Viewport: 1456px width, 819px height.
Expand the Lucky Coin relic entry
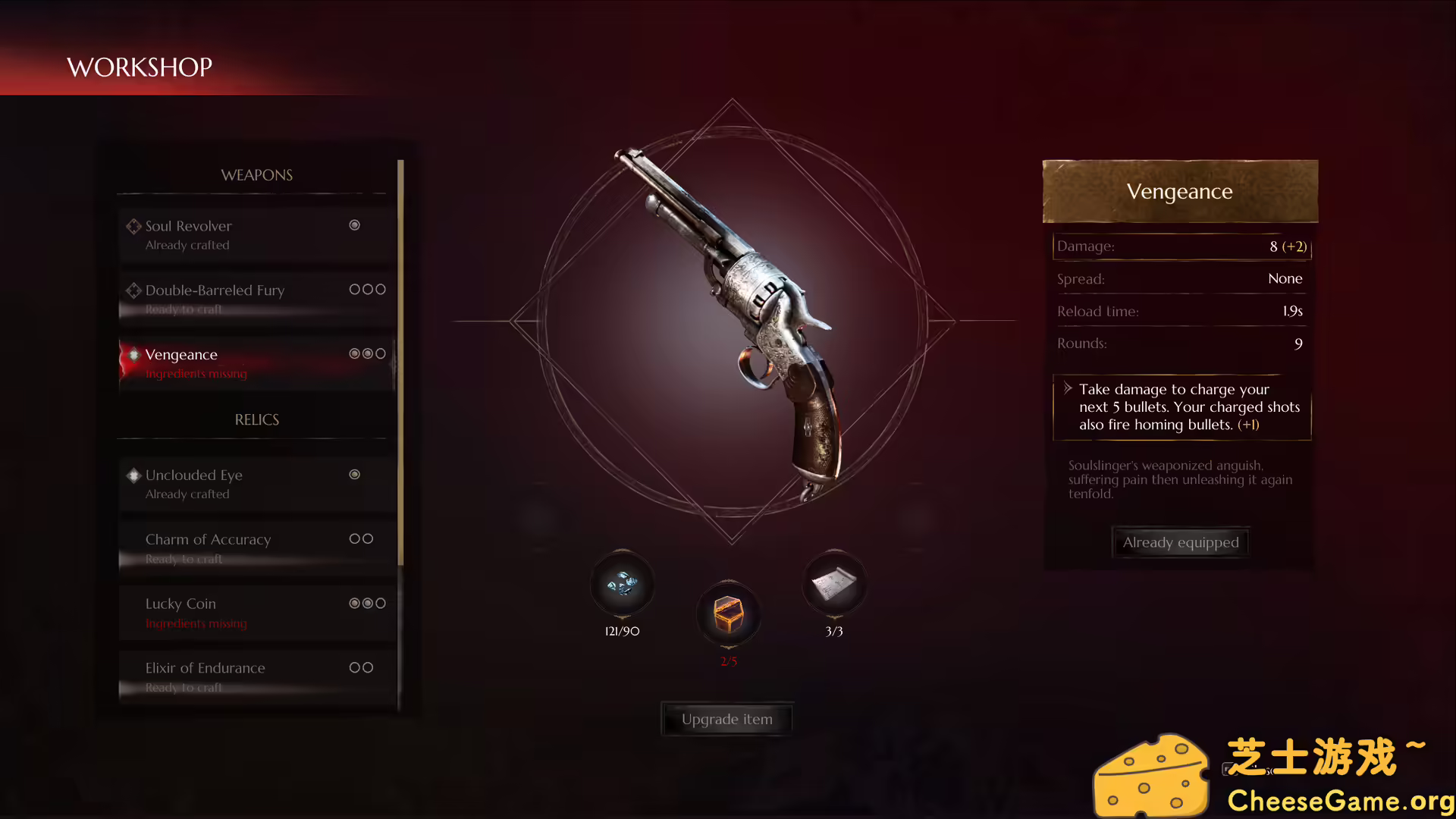[180, 604]
